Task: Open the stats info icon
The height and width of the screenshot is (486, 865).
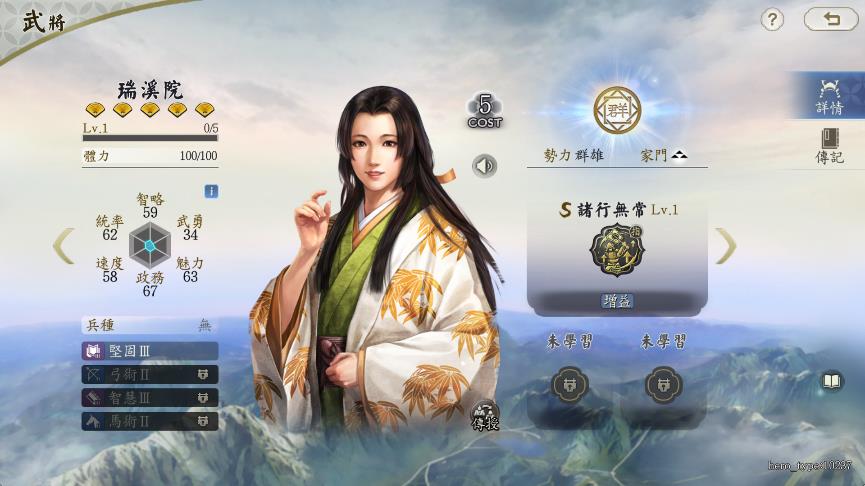Action: point(211,191)
